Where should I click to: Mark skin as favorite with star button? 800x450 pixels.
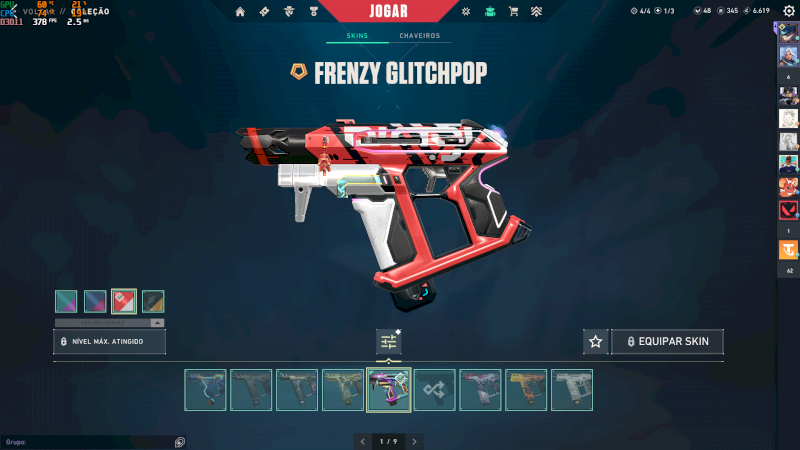click(596, 342)
